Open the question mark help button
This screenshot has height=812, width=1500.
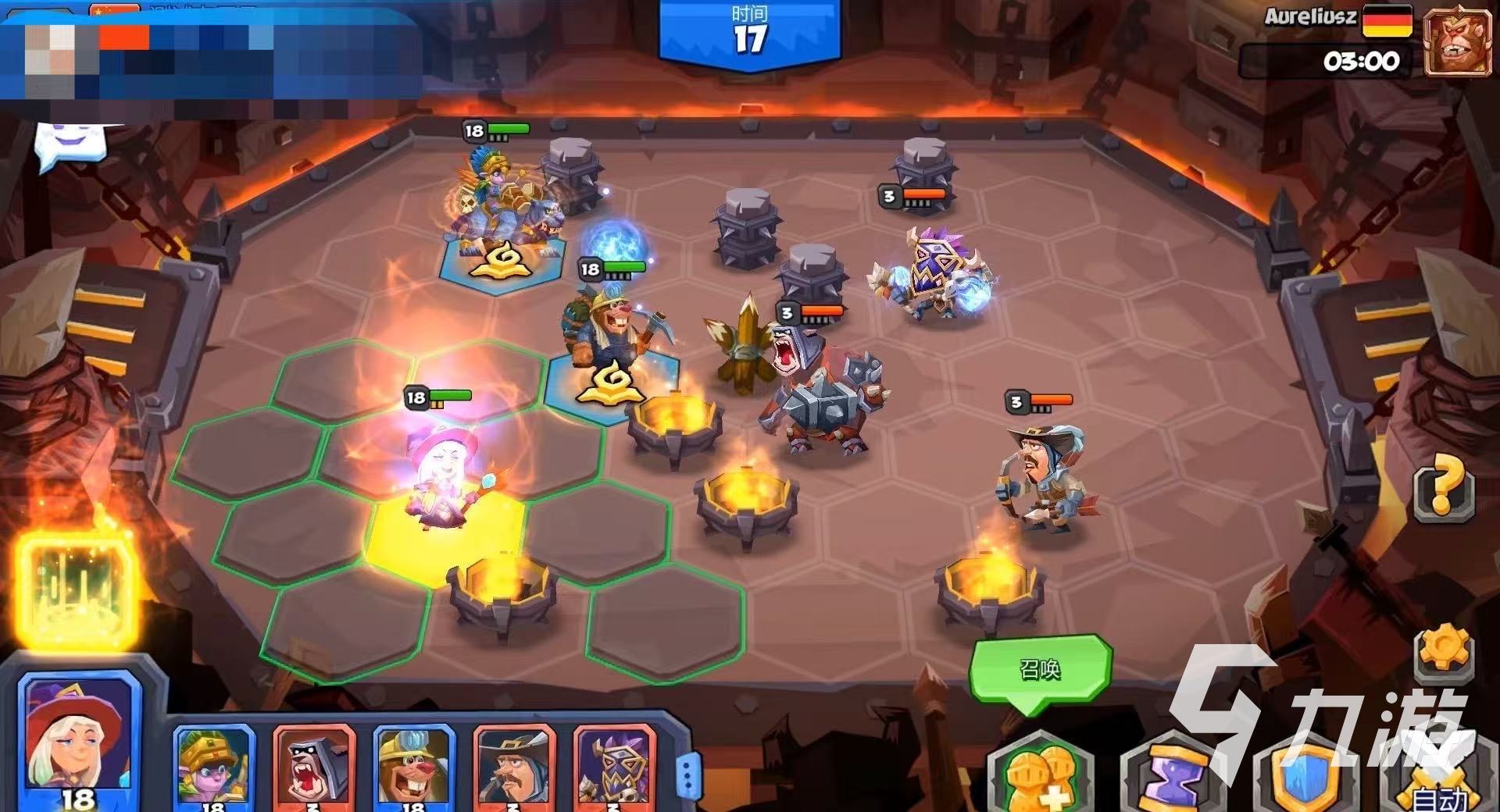click(x=1444, y=489)
